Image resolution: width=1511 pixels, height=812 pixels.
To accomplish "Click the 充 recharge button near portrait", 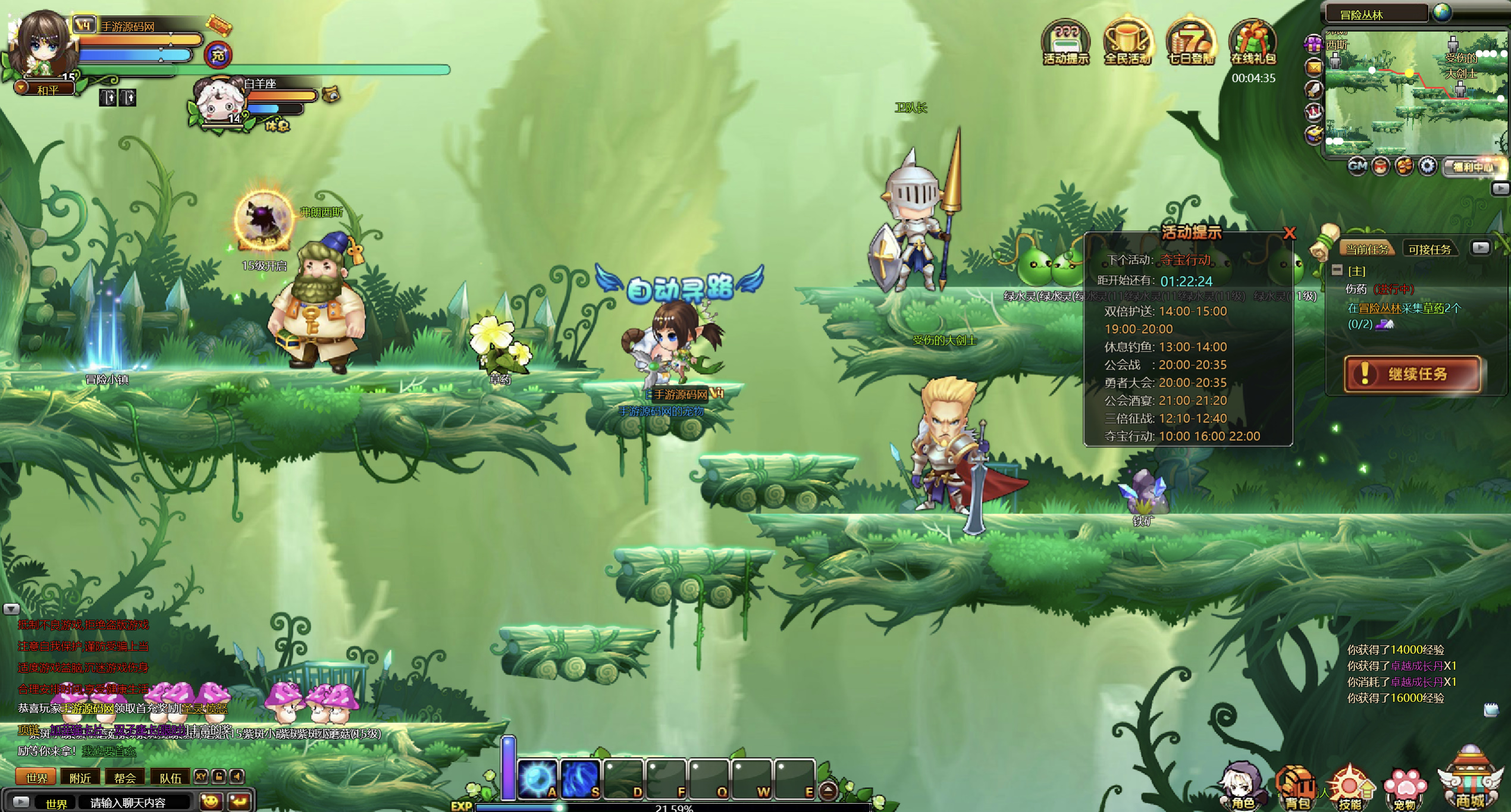I will coord(218,56).
